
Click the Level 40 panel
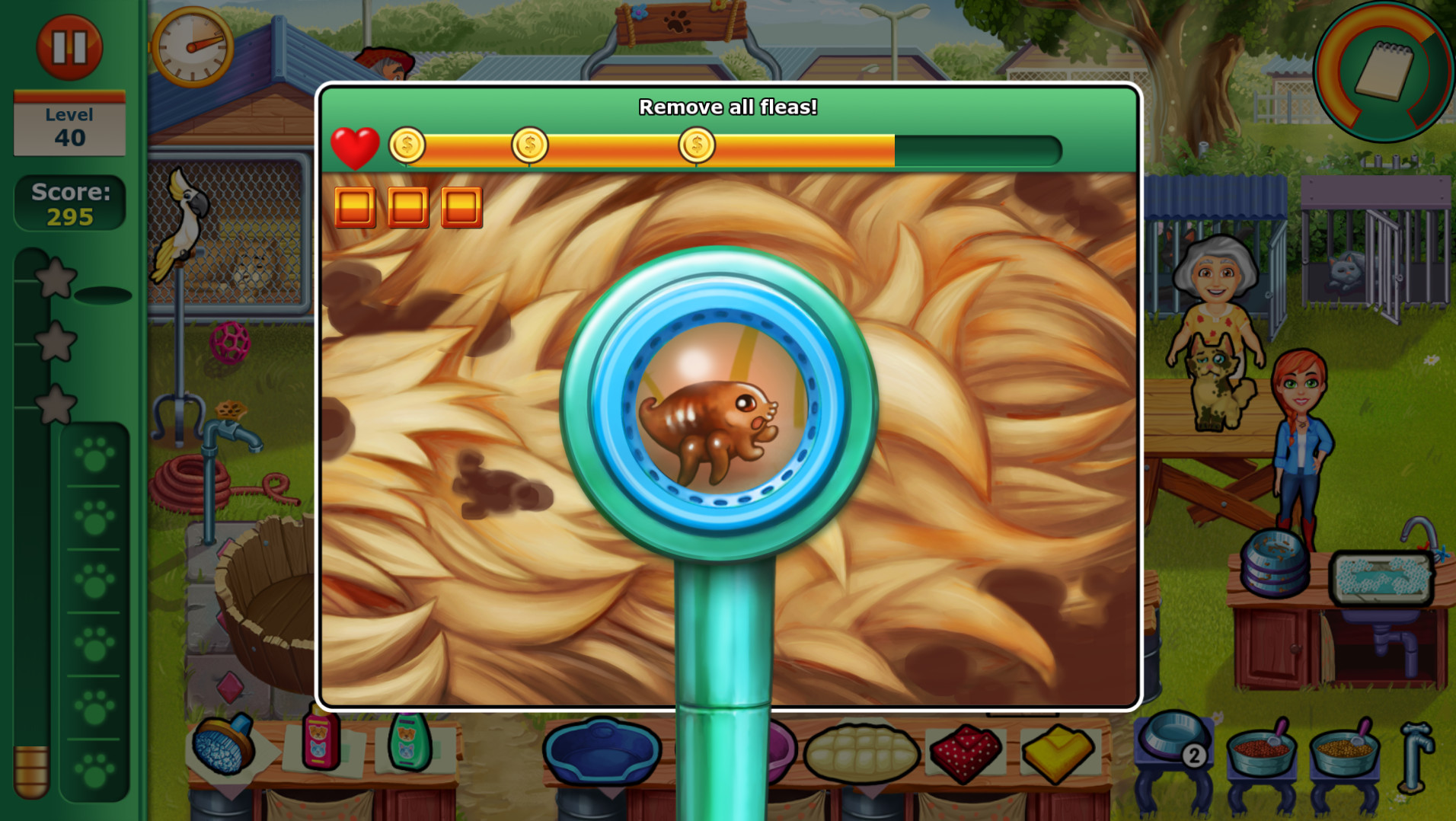pyautogui.click(x=69, y=125)
